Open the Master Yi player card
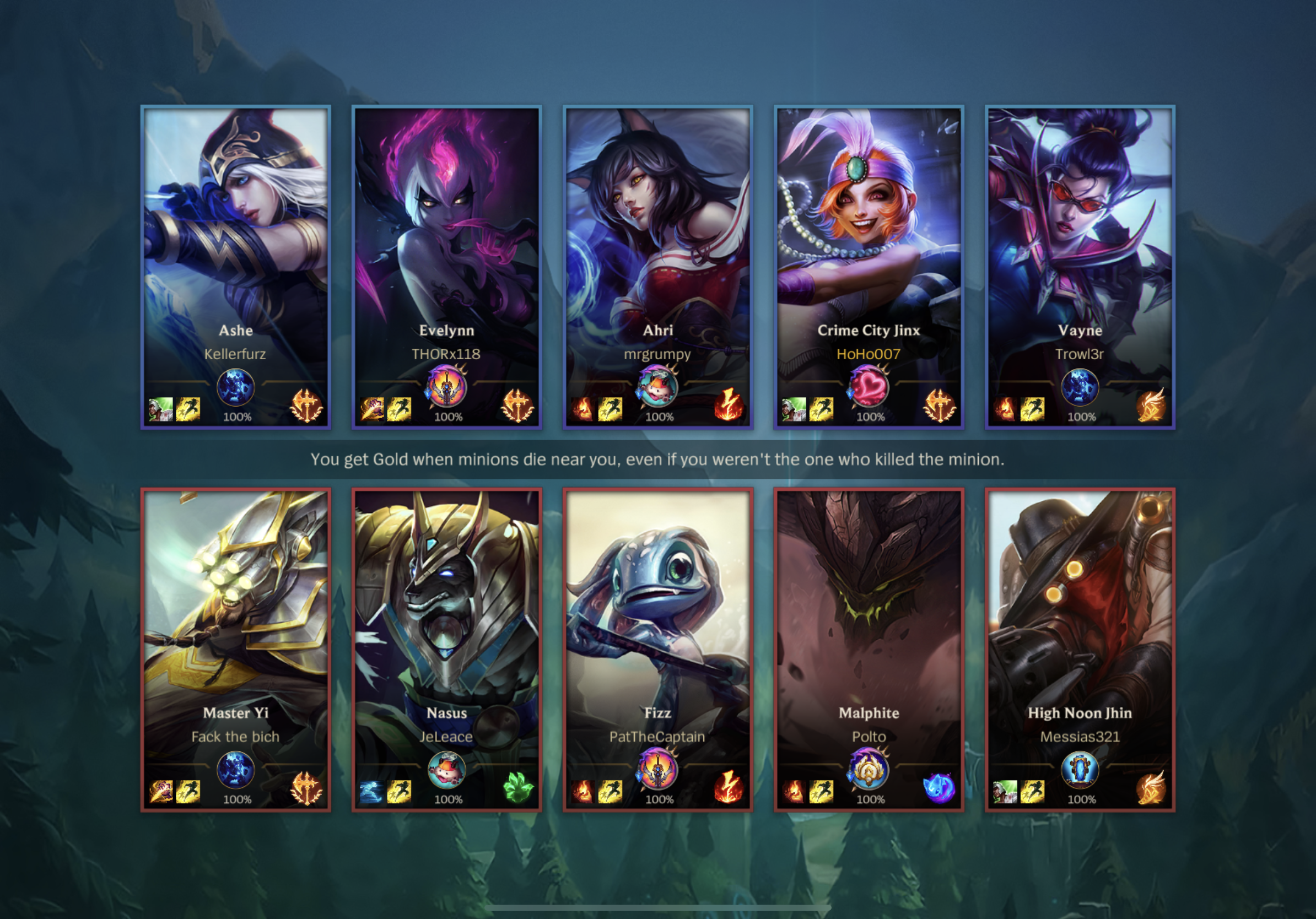1316x919 pixels. [x=235, y=624]
